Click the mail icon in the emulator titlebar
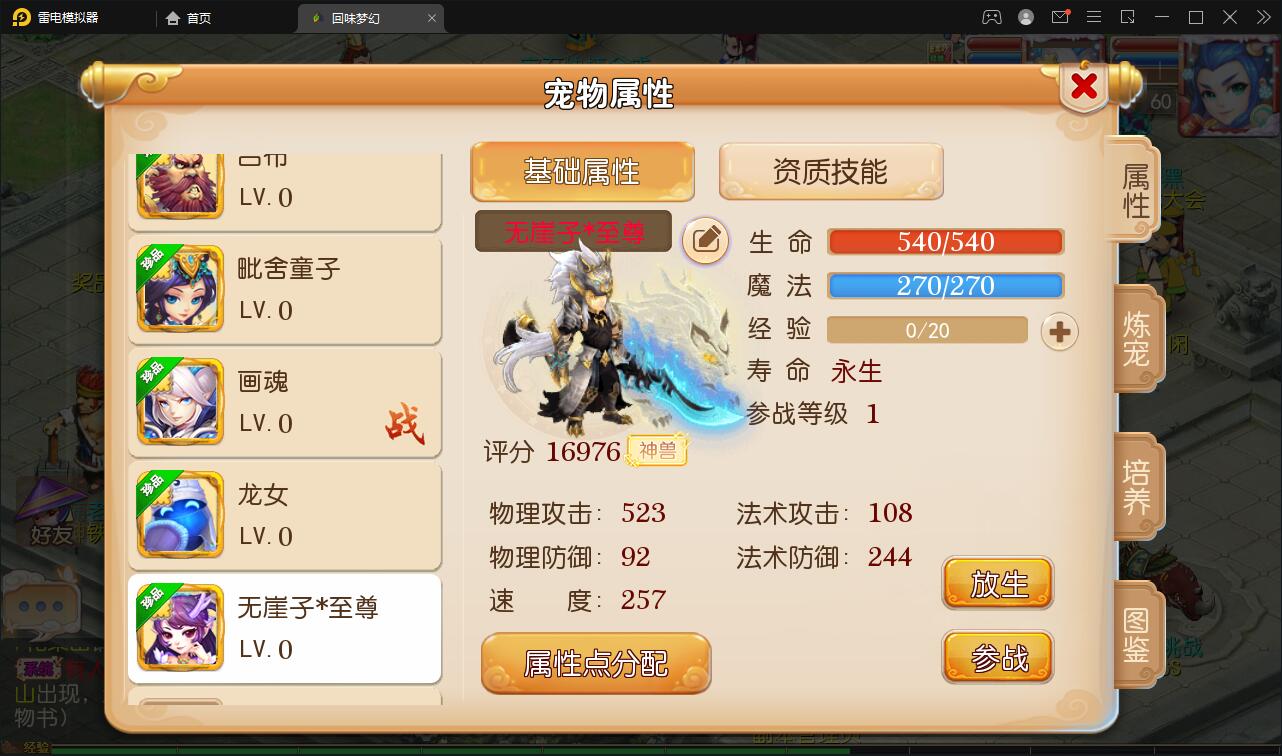 coord(1062,17)
